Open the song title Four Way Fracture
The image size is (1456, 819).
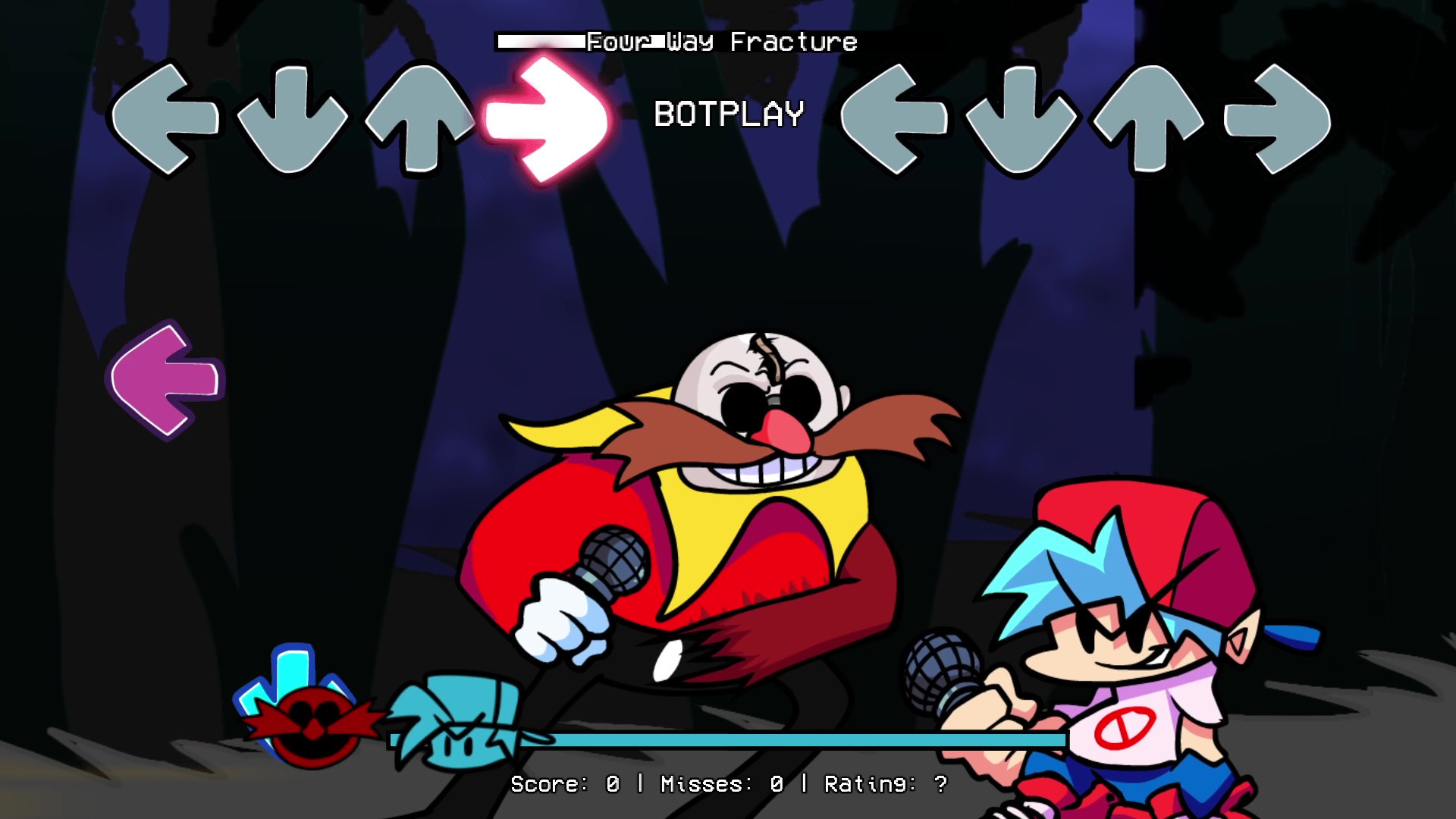click(x=720, y=43)
